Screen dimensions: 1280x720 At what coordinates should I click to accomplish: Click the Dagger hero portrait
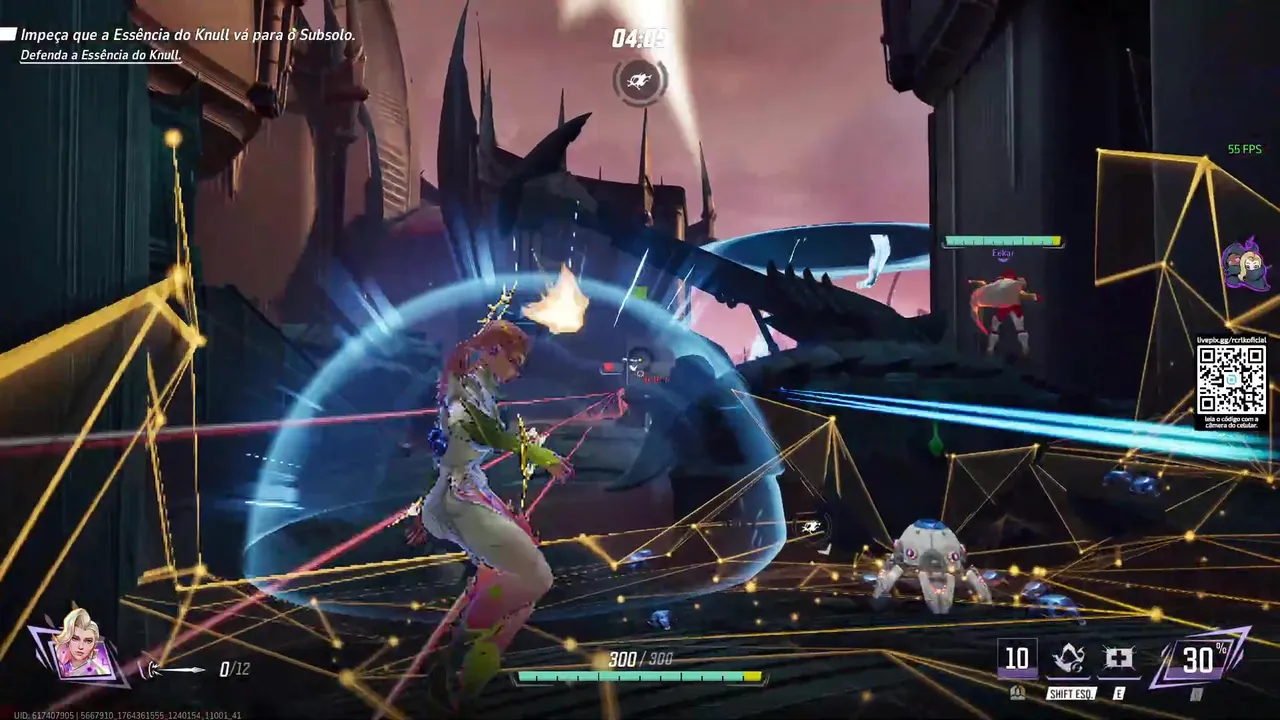pyautogui.click(x=80, y=645)
